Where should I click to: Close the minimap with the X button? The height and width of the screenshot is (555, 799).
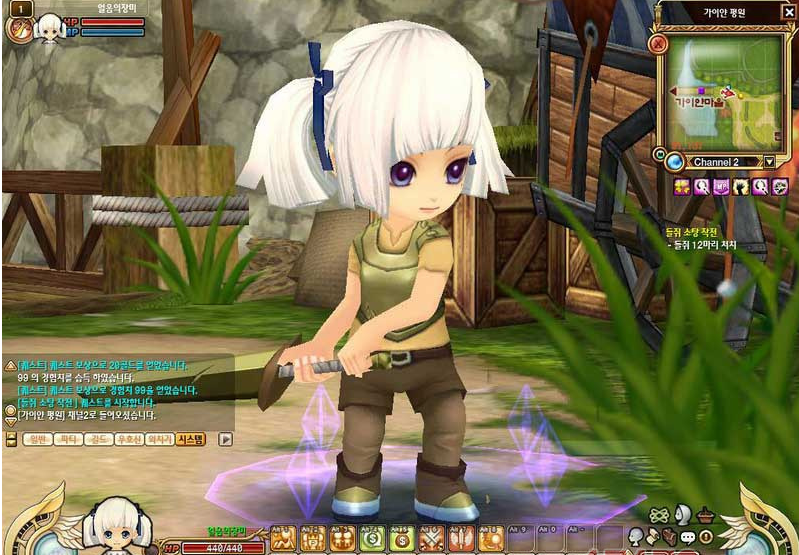pyautogui.click(x=788, y=12)
